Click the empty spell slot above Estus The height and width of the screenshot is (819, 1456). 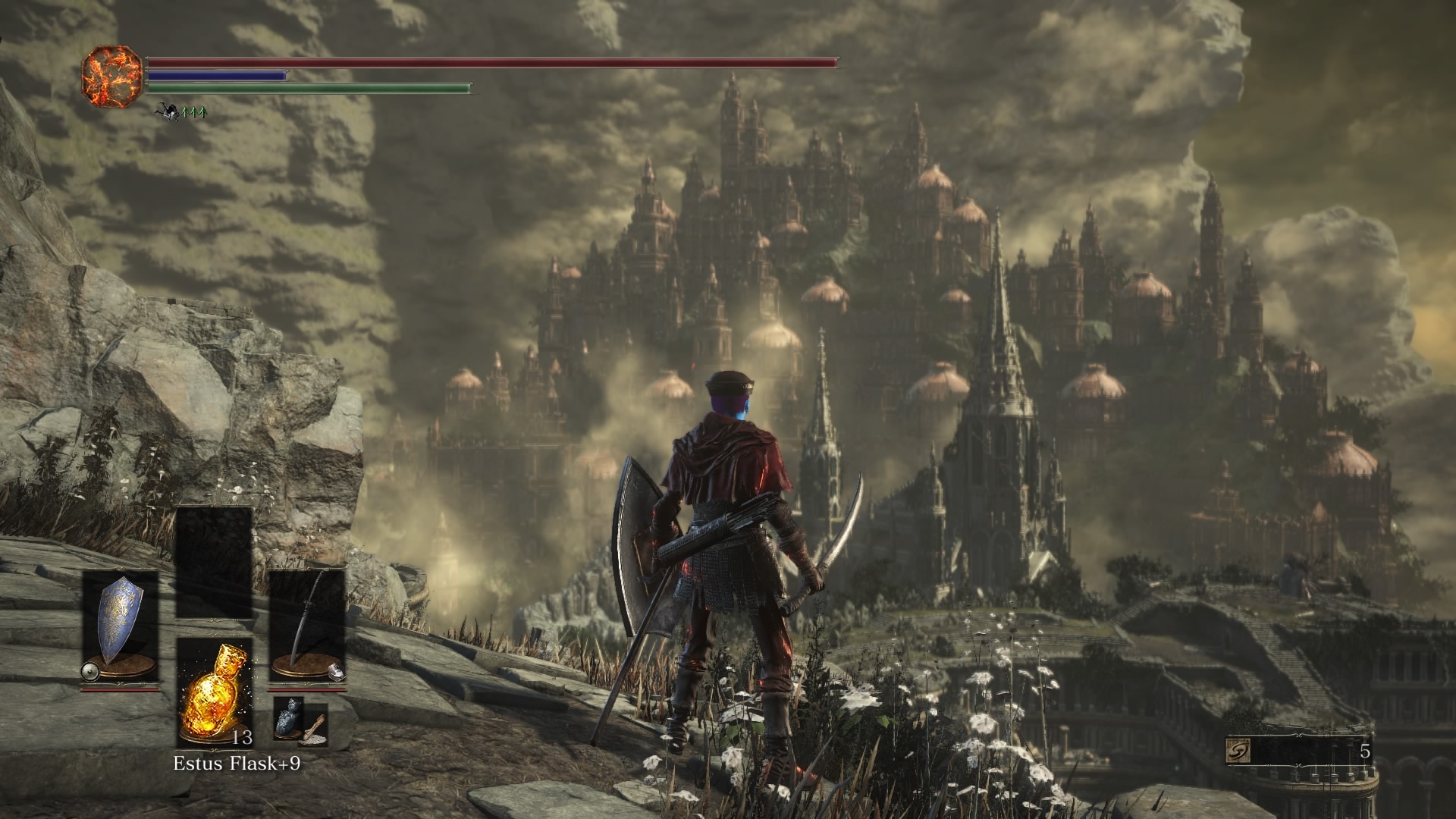point(214,561)
